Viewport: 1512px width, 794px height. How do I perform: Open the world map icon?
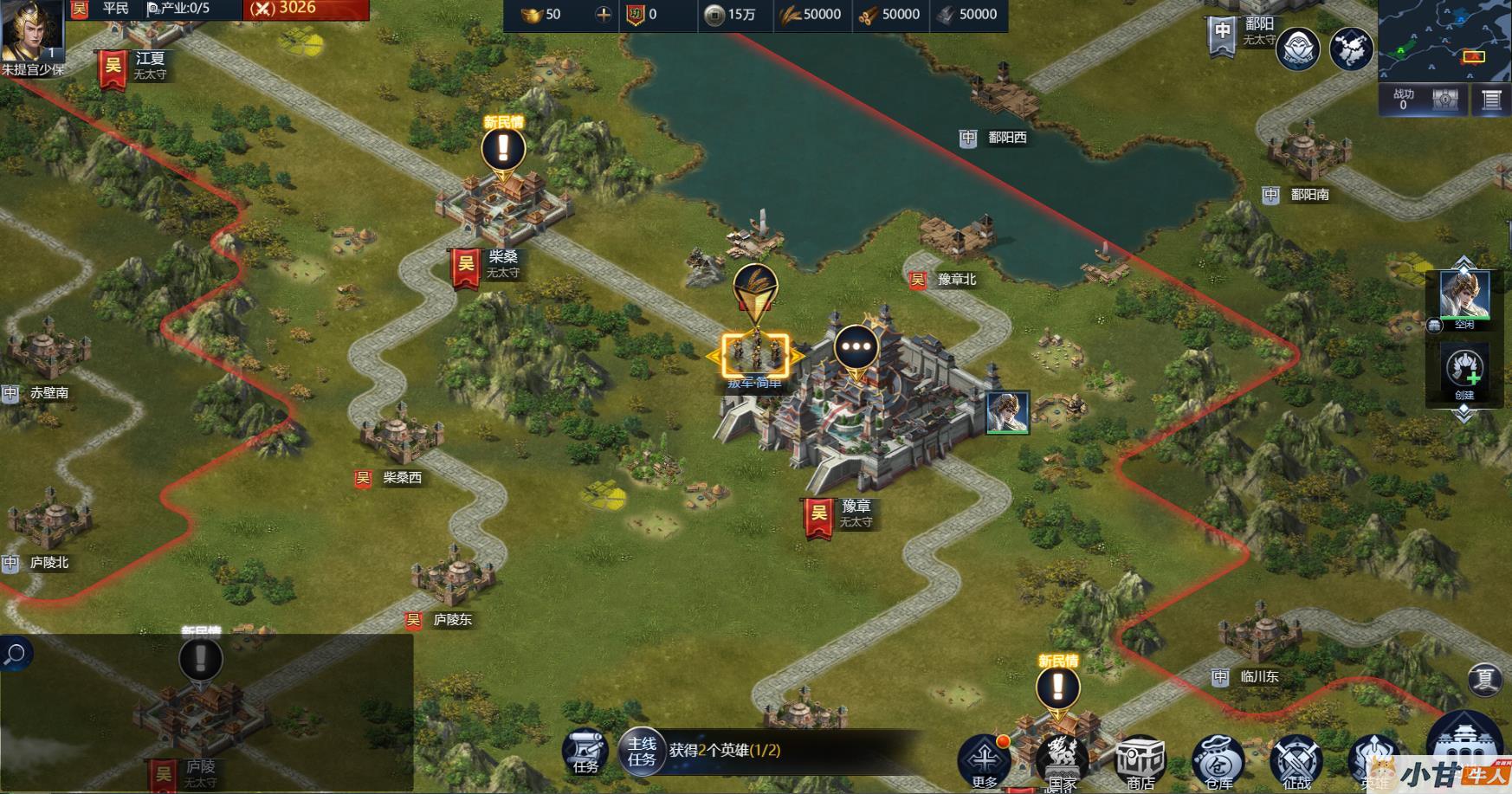[x=1351, y=48]
